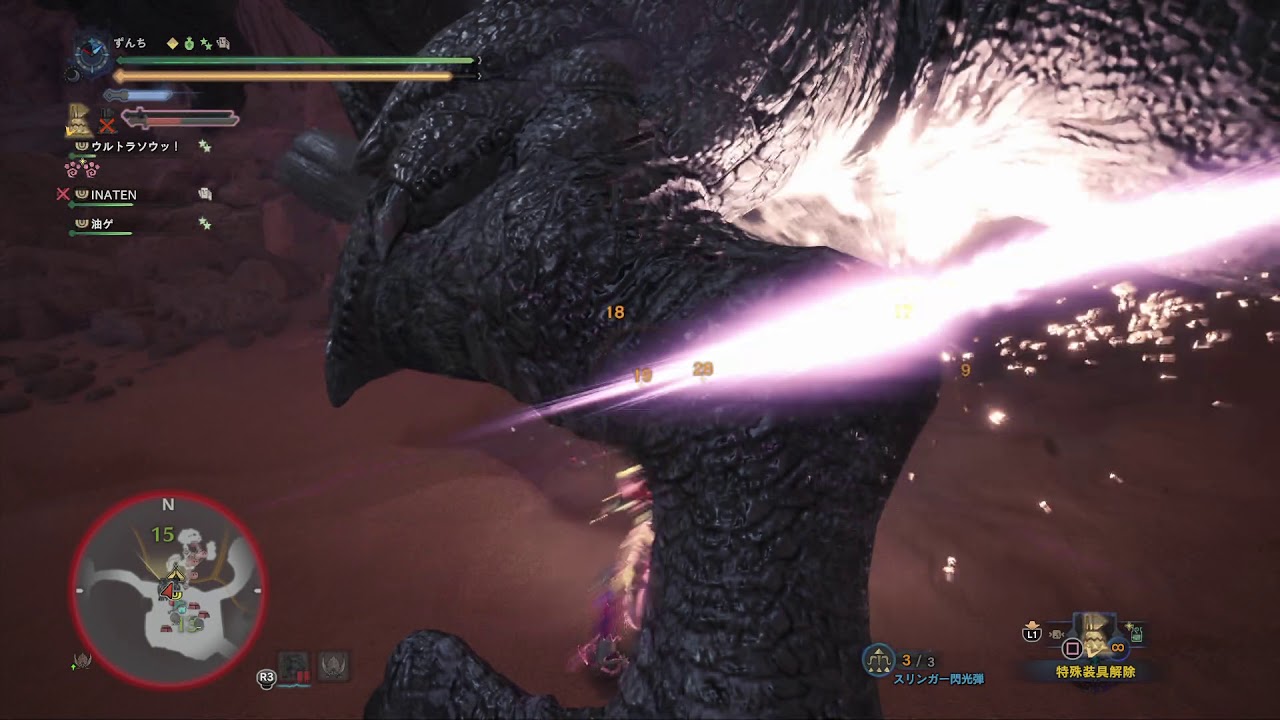
Task: Select the second specialized tool slot
Action: pos(333,664)
